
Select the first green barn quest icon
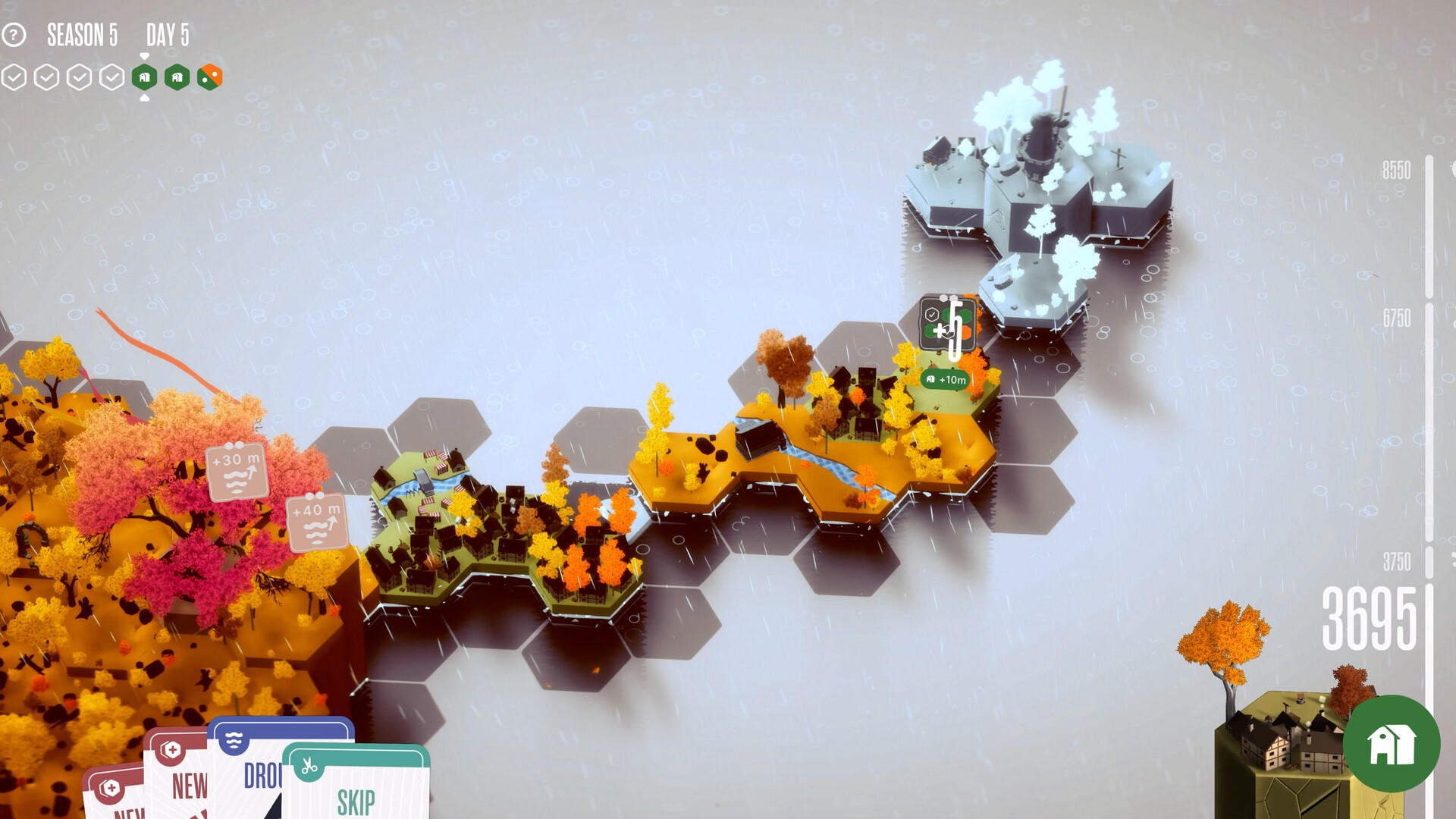click(x=144, y=76)
